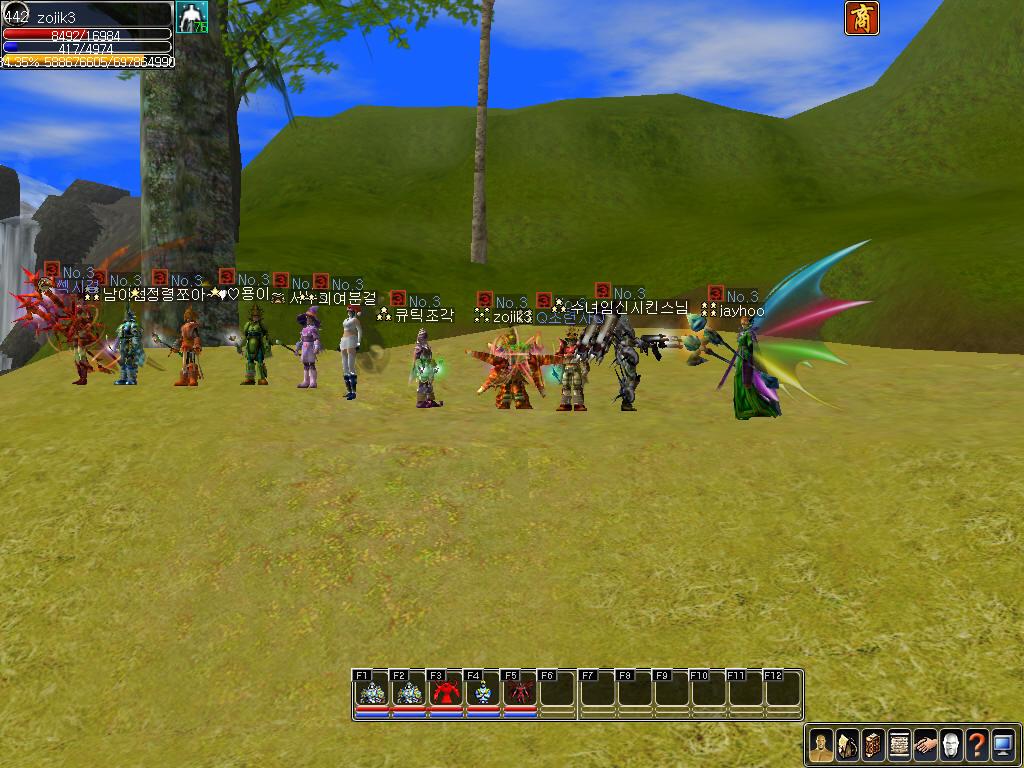Click the zojik3 player status frame

tap(87, 34)
